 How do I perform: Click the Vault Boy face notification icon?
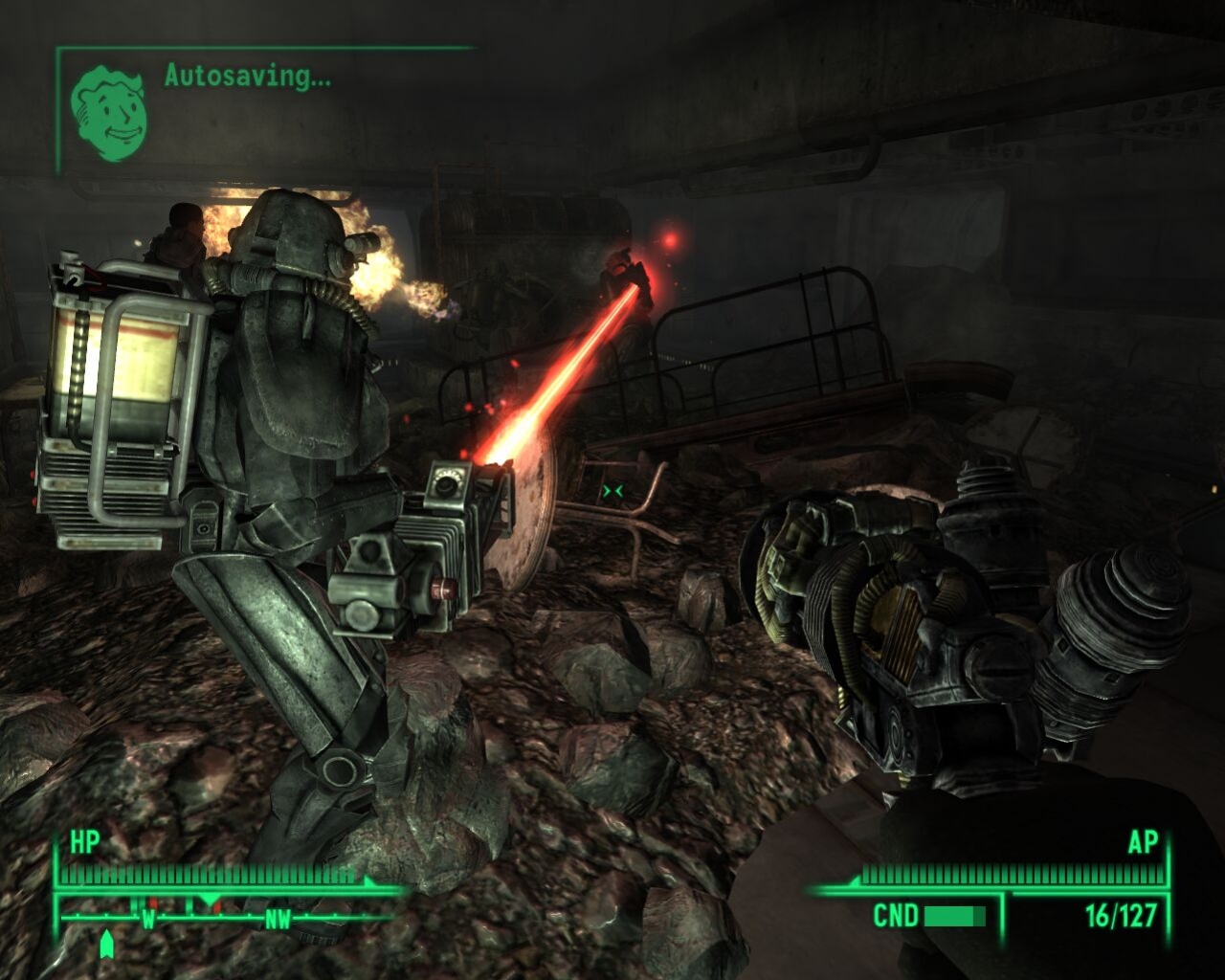pos(111,112)
